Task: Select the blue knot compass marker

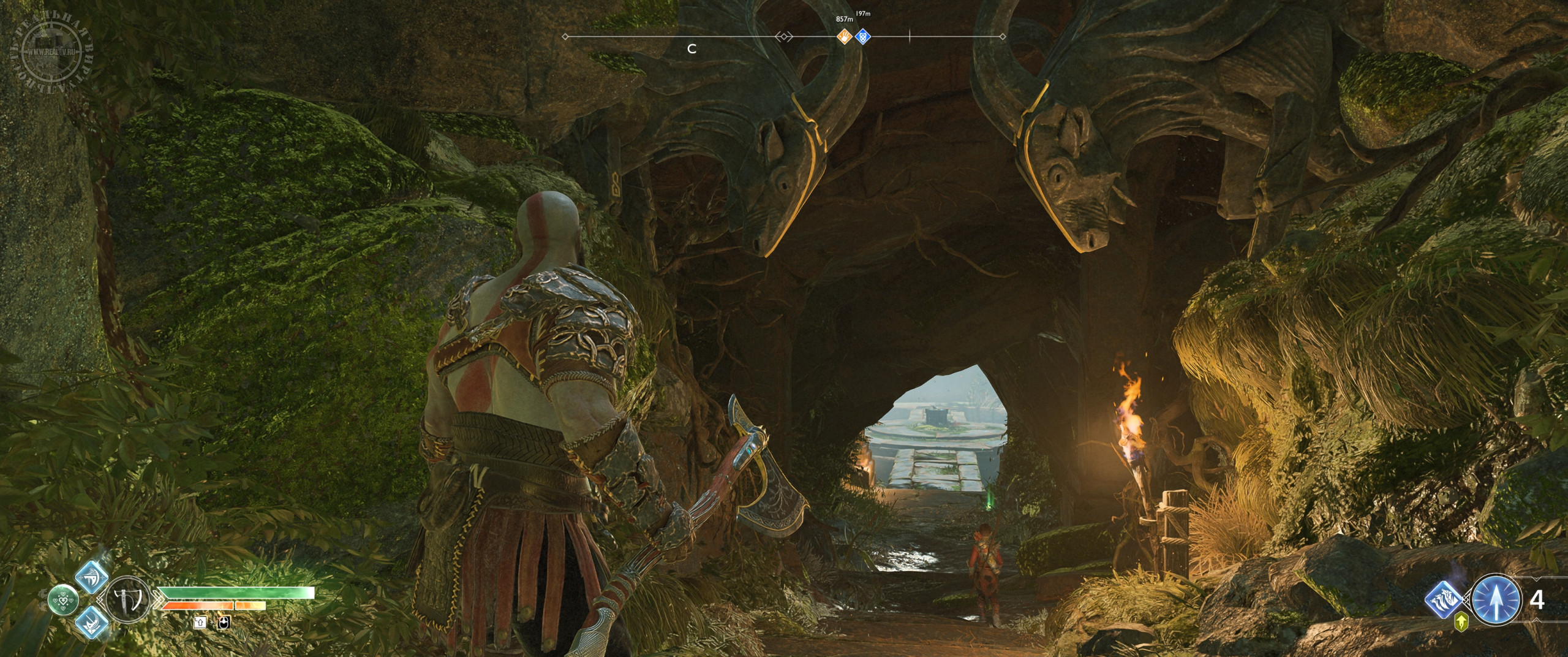Action: point(862,37)
